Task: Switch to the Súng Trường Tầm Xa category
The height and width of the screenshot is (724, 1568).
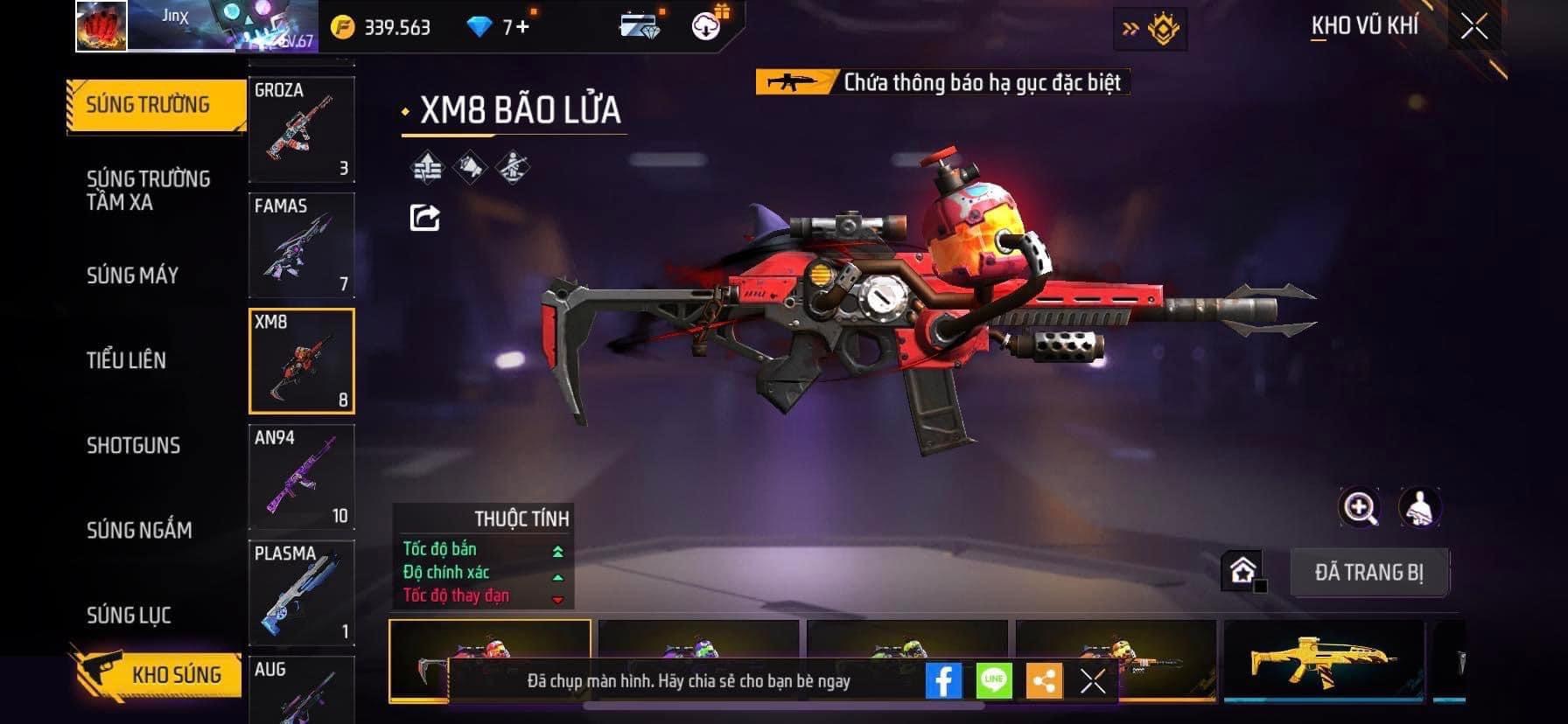Action: click(148, 191)
